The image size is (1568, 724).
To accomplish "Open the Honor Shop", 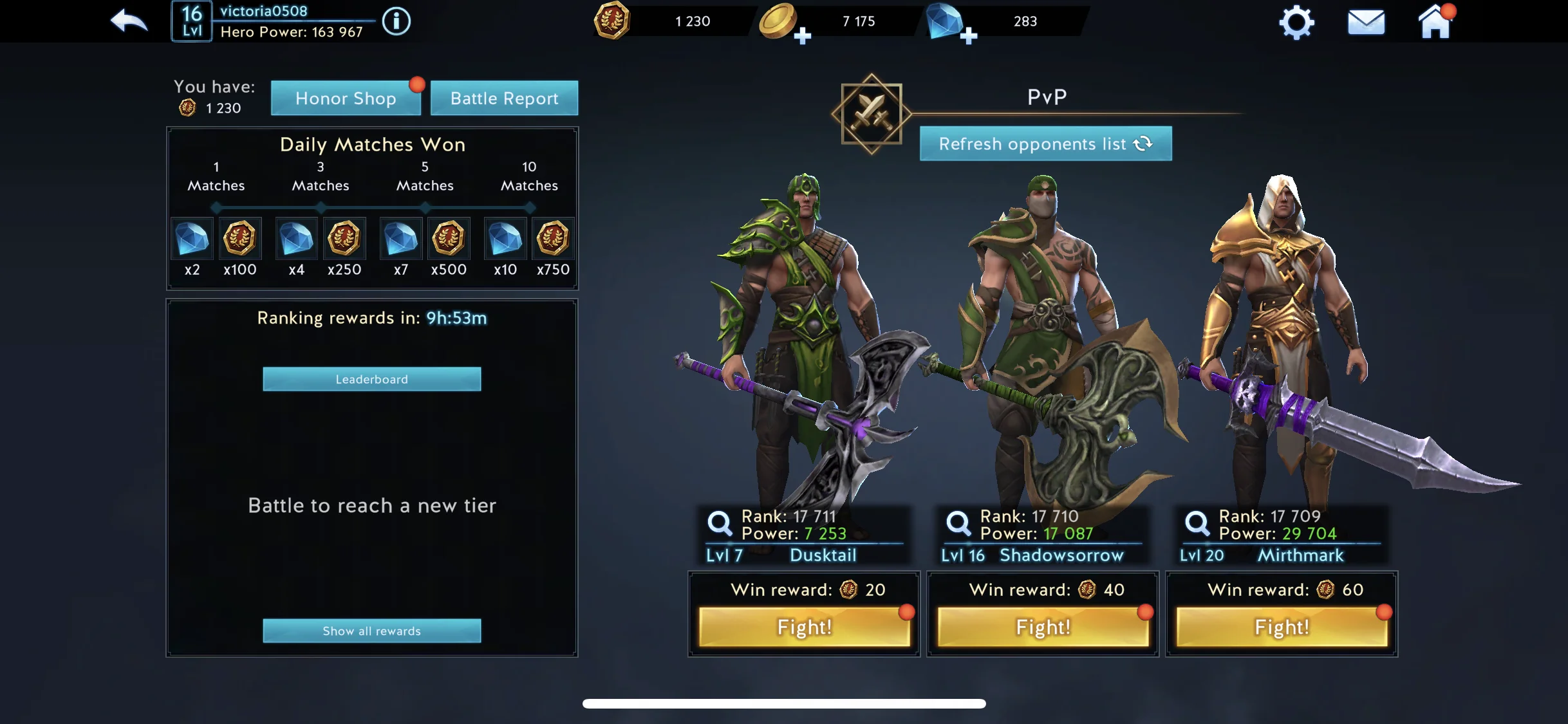I will 346,98.
